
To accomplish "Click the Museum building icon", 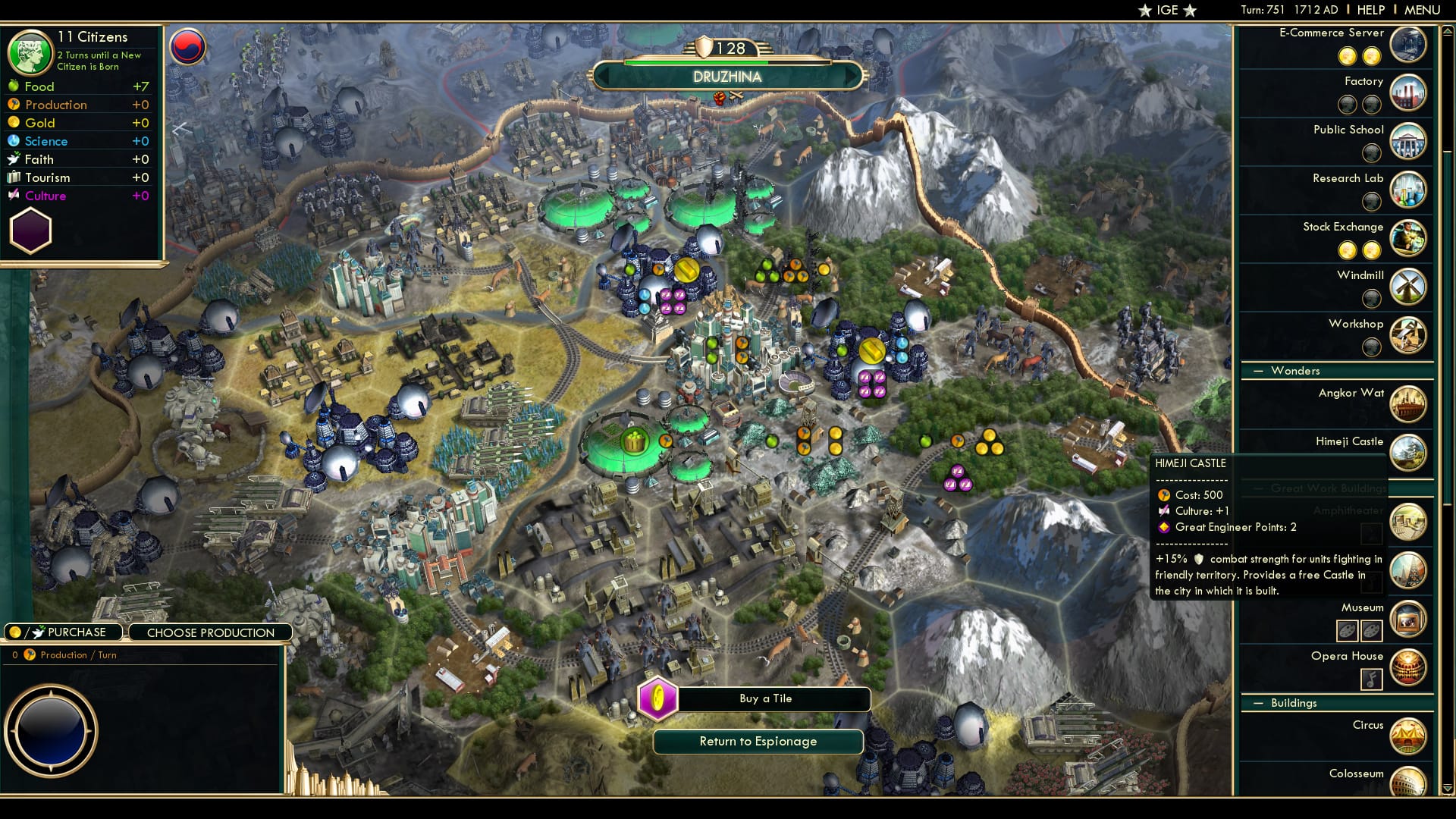I will (x=1408, y=618).
